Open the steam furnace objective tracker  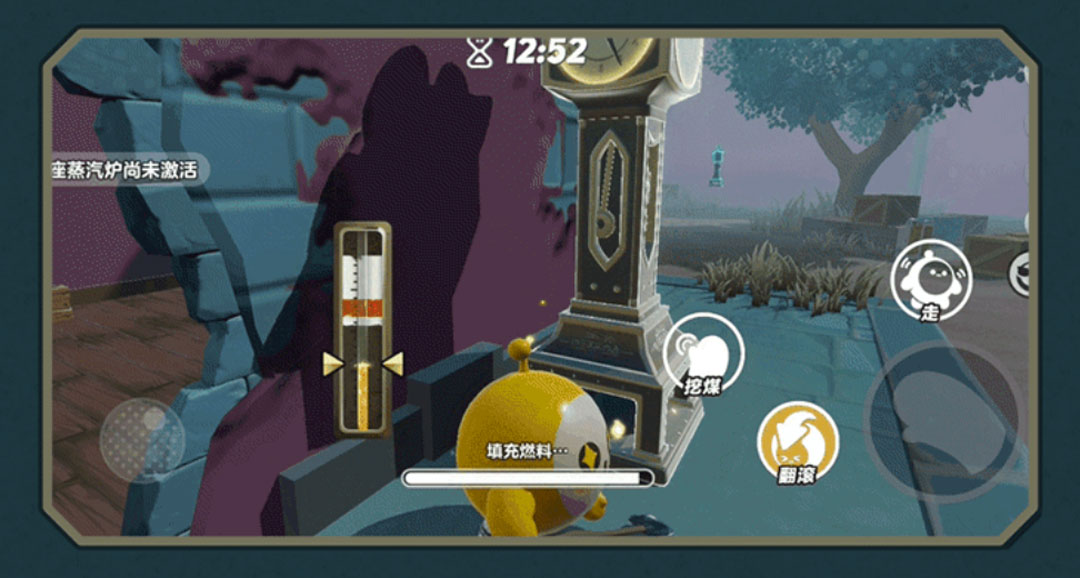pyautogui.click(x=127, y=169)
